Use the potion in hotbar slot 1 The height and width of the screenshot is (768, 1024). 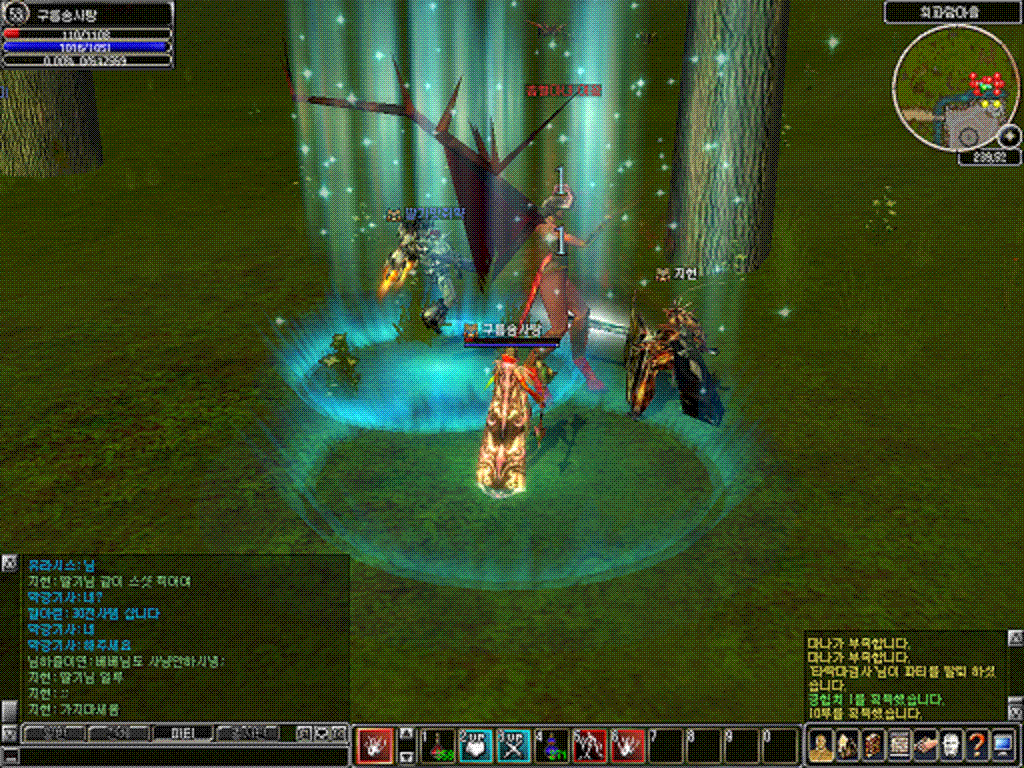pyautogui.click(x=438, y=745)
